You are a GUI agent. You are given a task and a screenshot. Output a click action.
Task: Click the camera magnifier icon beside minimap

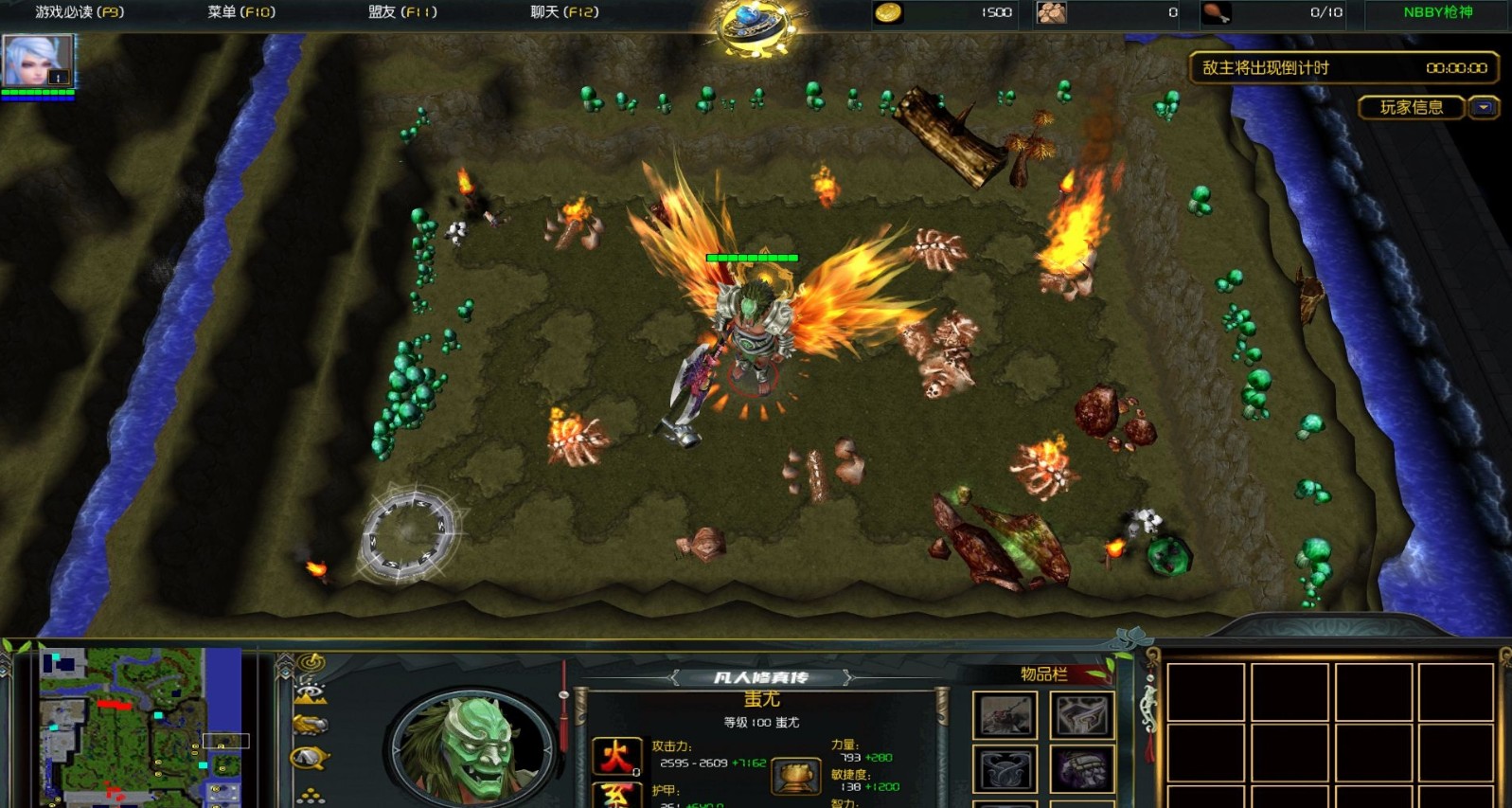click(307, 758)
